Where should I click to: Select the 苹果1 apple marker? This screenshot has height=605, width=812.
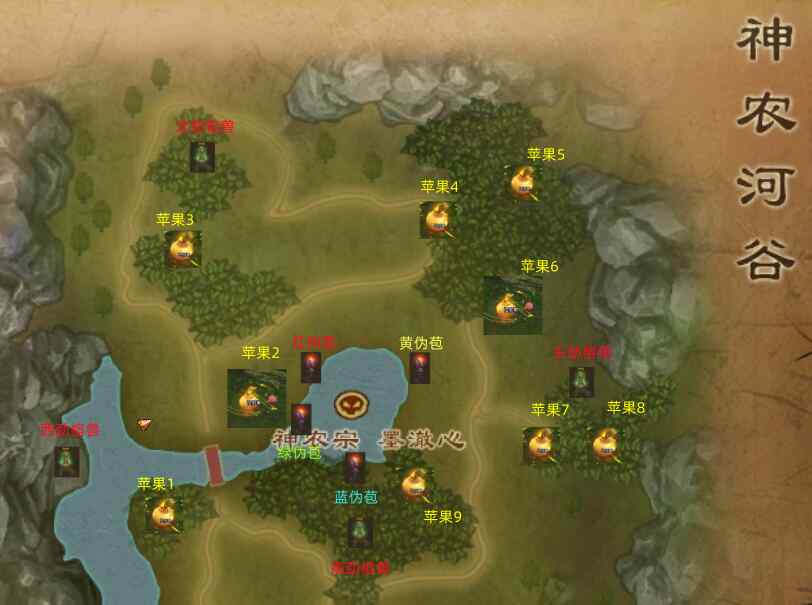click(164, 514)
